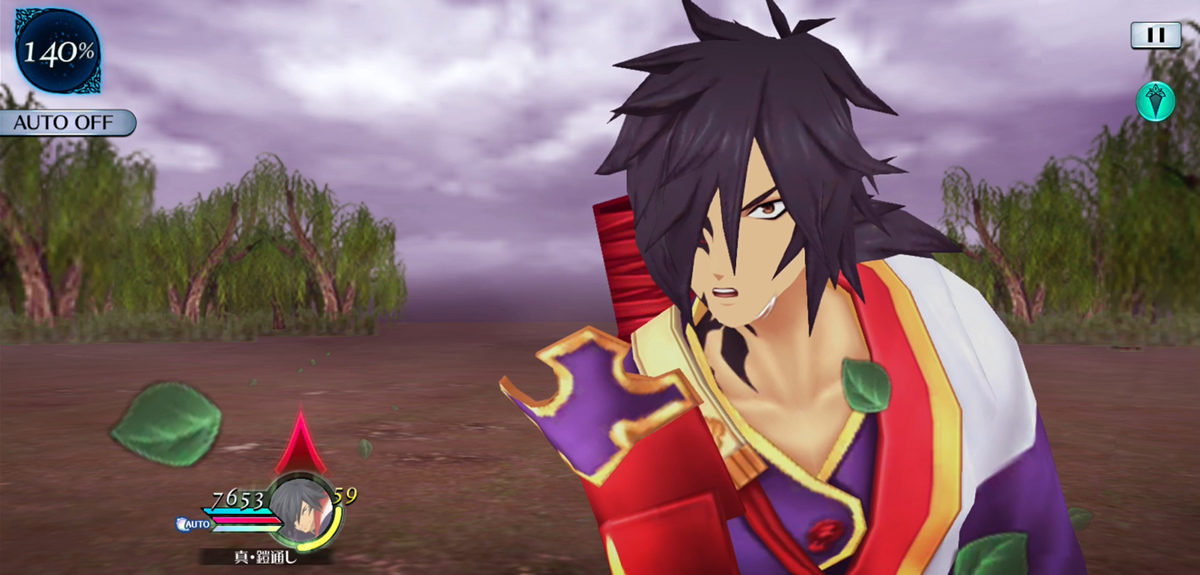Tap the 140% gauge orb
The height and width of the screenshot is (575, 1200).
[x=57, y=51]
